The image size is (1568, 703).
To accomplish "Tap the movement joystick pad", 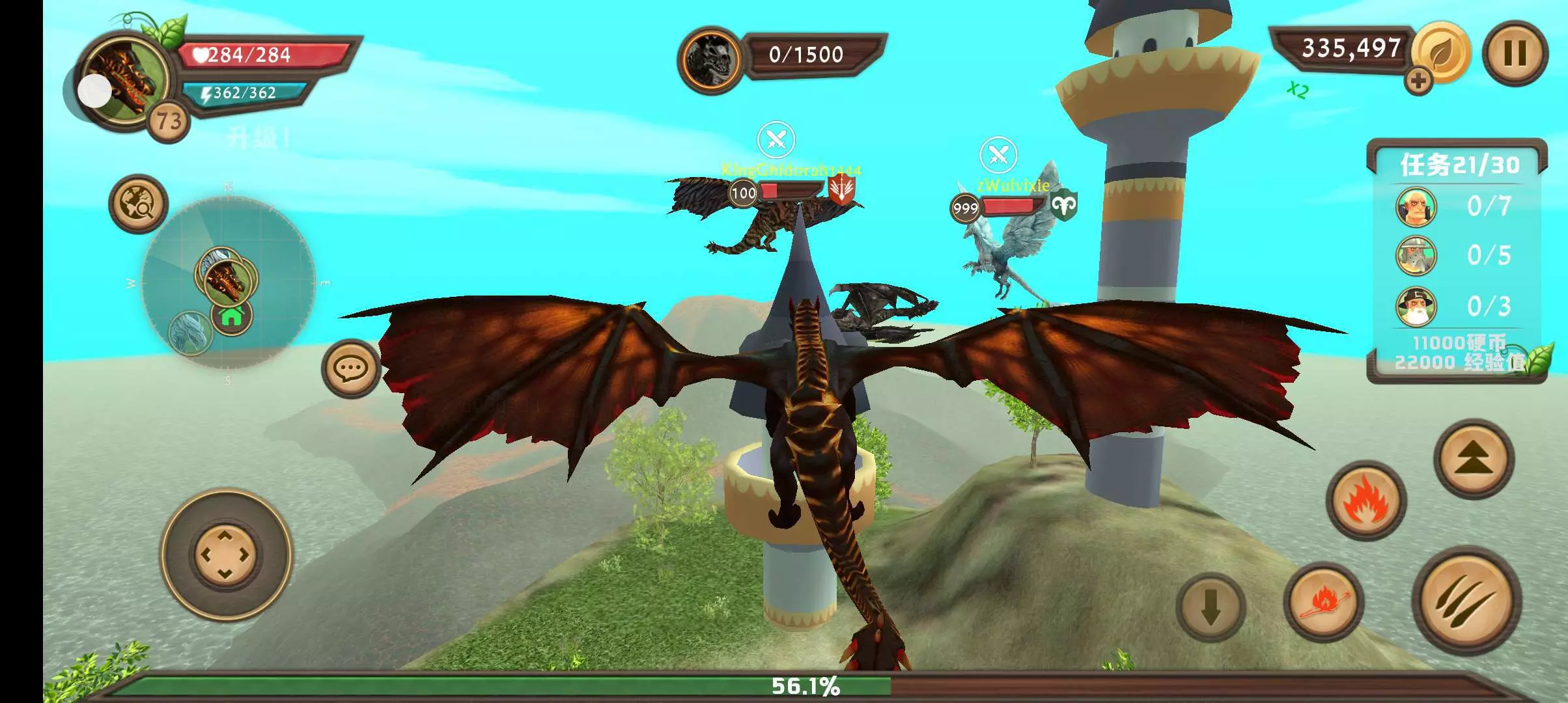I will click(x=225, y=555).
